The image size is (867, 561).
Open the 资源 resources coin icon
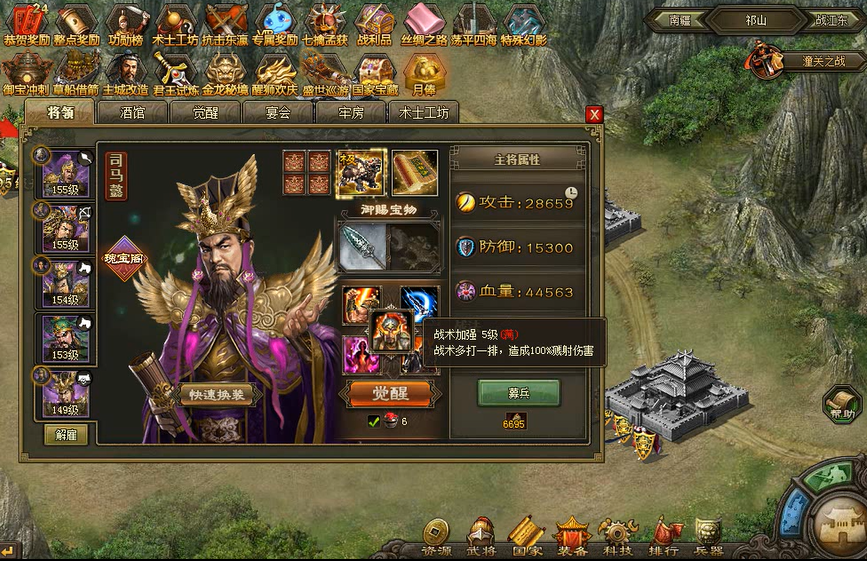[436, 535]
